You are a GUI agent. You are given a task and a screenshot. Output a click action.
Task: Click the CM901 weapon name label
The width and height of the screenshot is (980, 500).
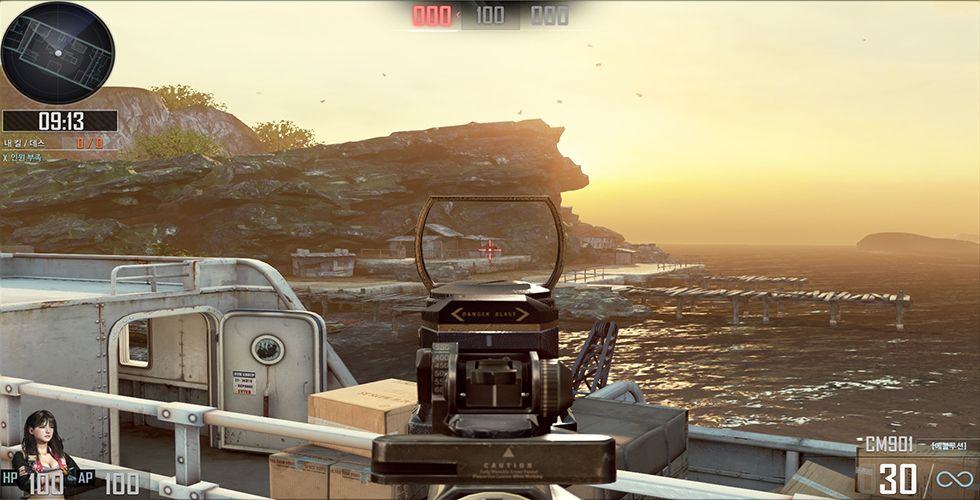coord(890,443)
